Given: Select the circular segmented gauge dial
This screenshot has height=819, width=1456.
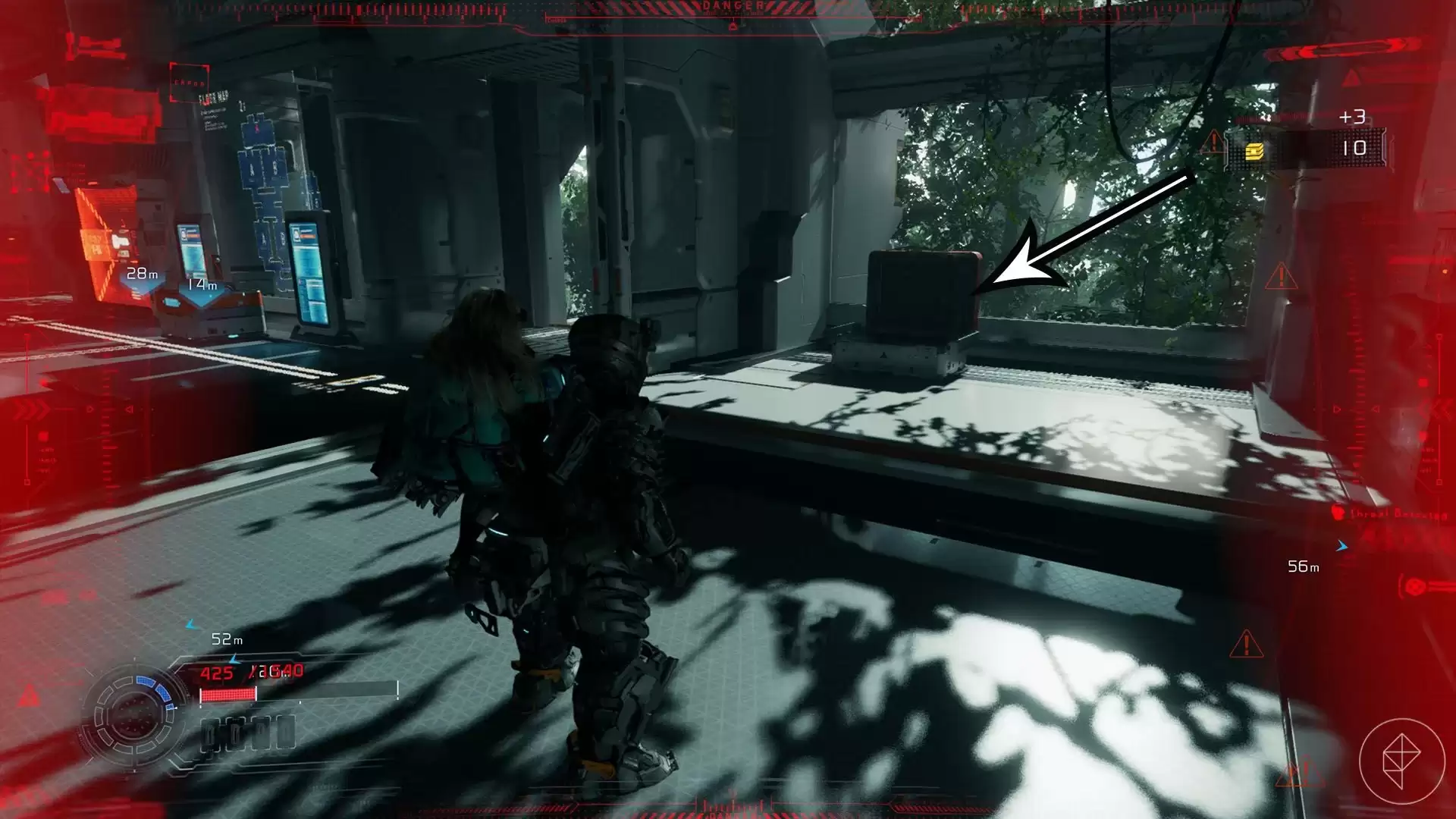Looking at the screenshot, I should [x=133, y=714].
